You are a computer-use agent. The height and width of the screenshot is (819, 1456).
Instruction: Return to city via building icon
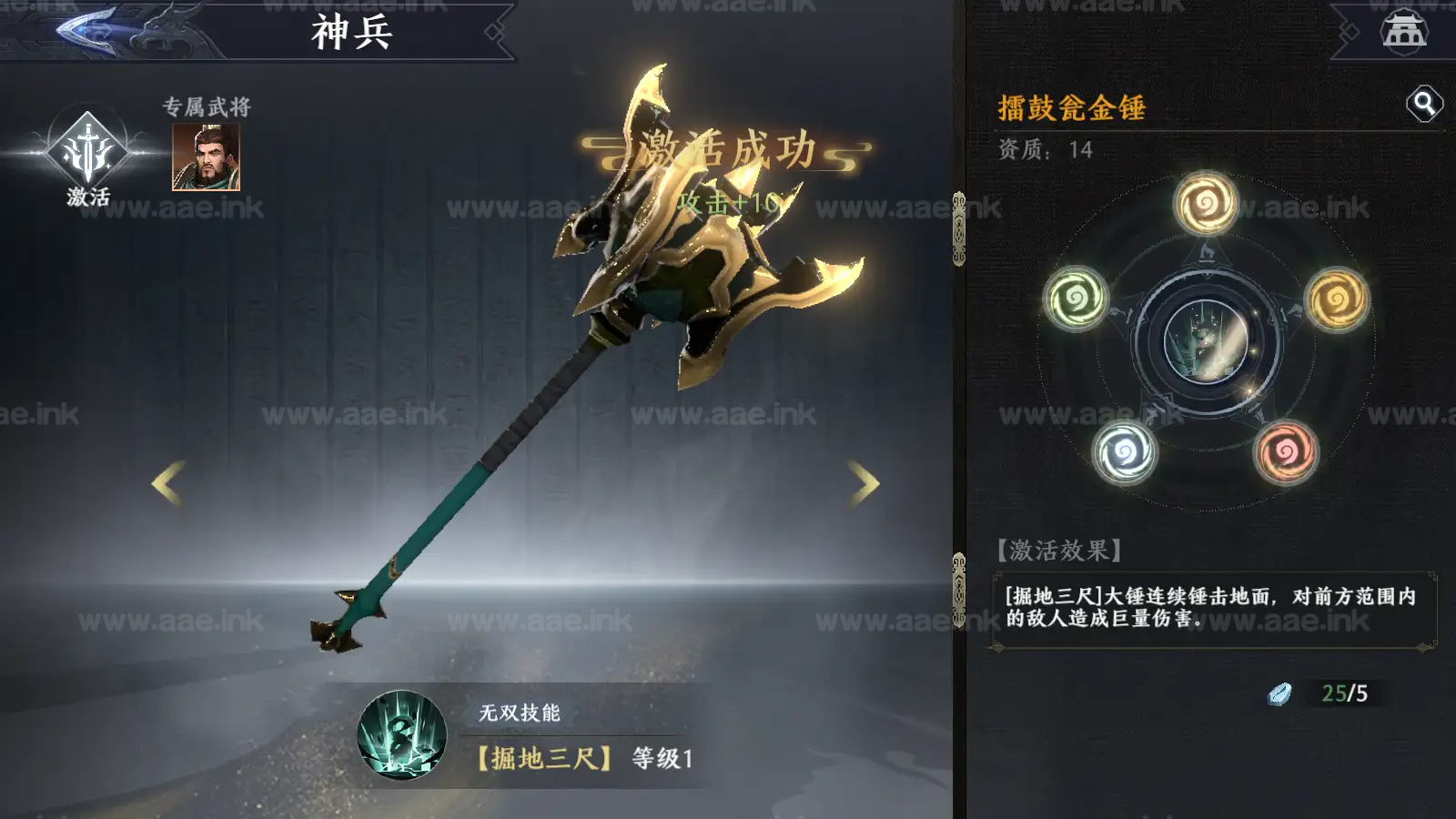1404,30
